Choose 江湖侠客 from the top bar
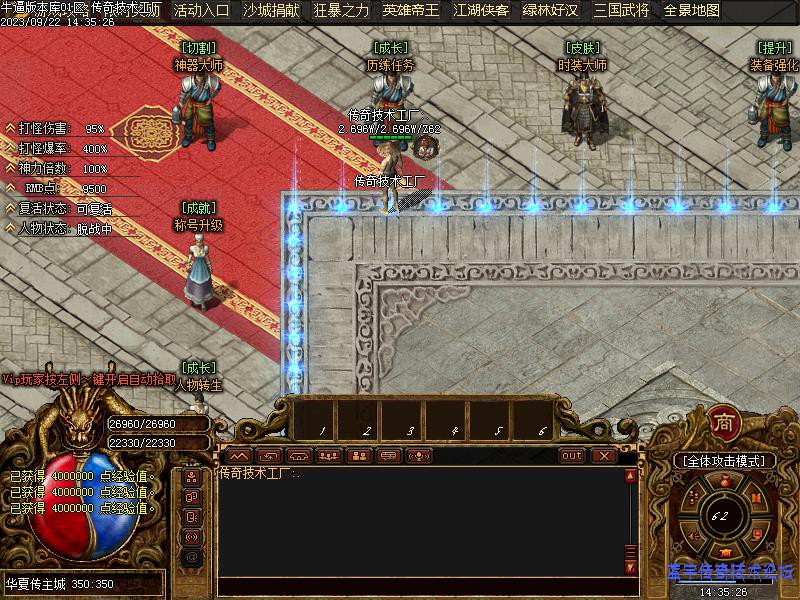The width and height of the screenshot is (800, 600). 480,11
